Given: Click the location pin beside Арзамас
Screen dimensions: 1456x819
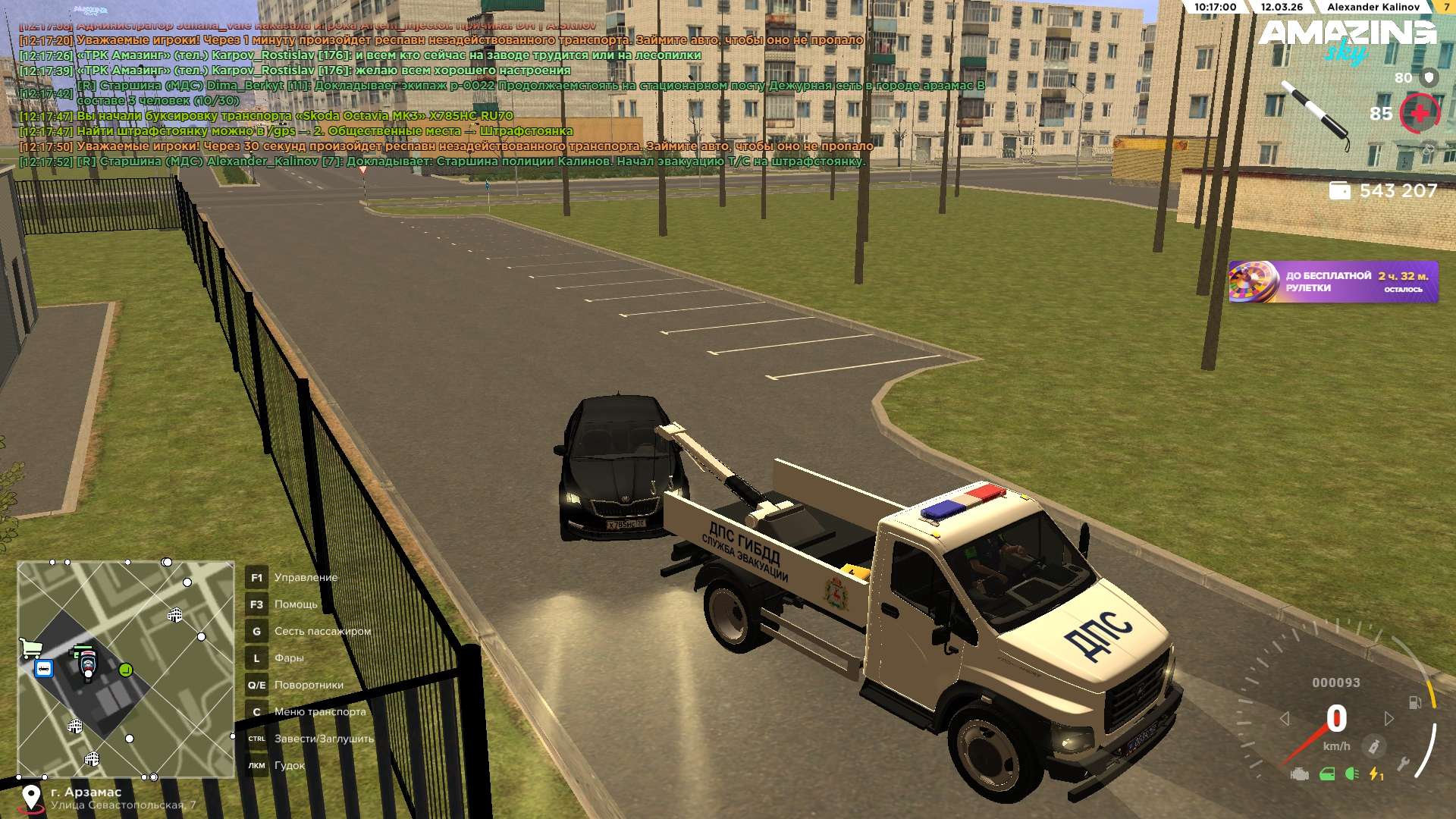Looking at the screenshot, I should click(x=31, y=797).
